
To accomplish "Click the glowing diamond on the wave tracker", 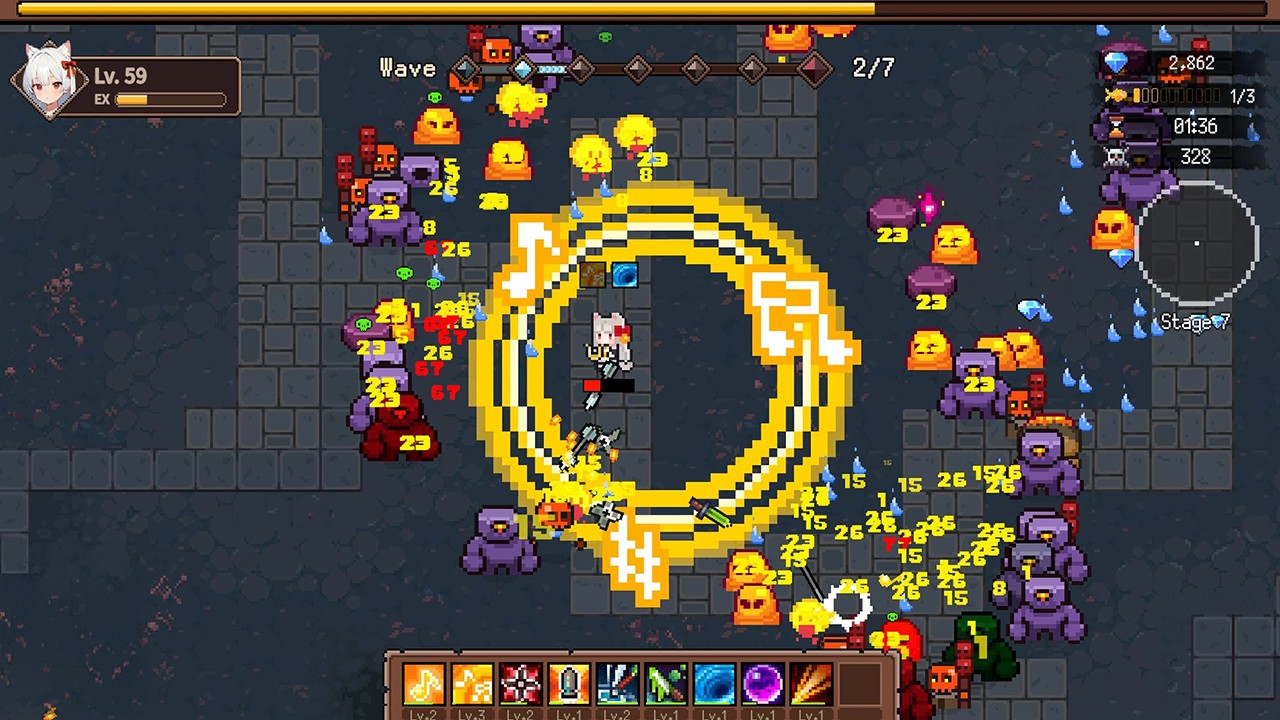I will [x=524, y=68].
